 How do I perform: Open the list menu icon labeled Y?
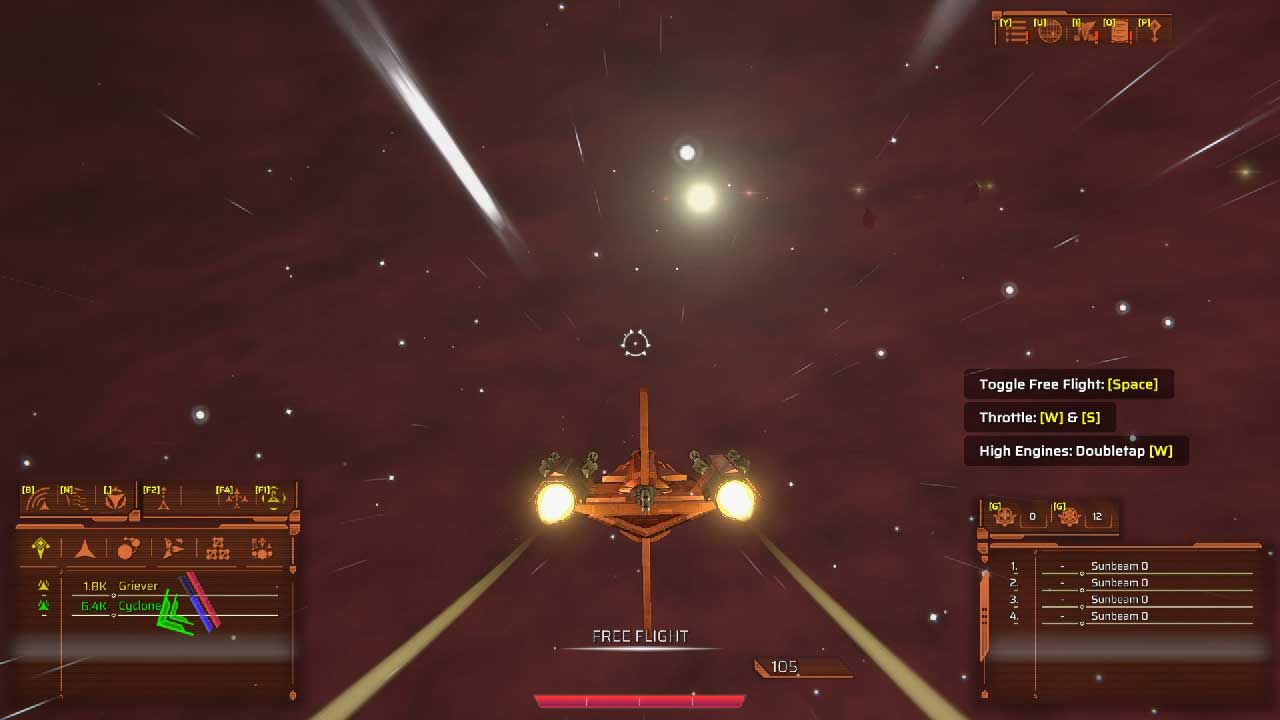click(x=1016, y=32)
